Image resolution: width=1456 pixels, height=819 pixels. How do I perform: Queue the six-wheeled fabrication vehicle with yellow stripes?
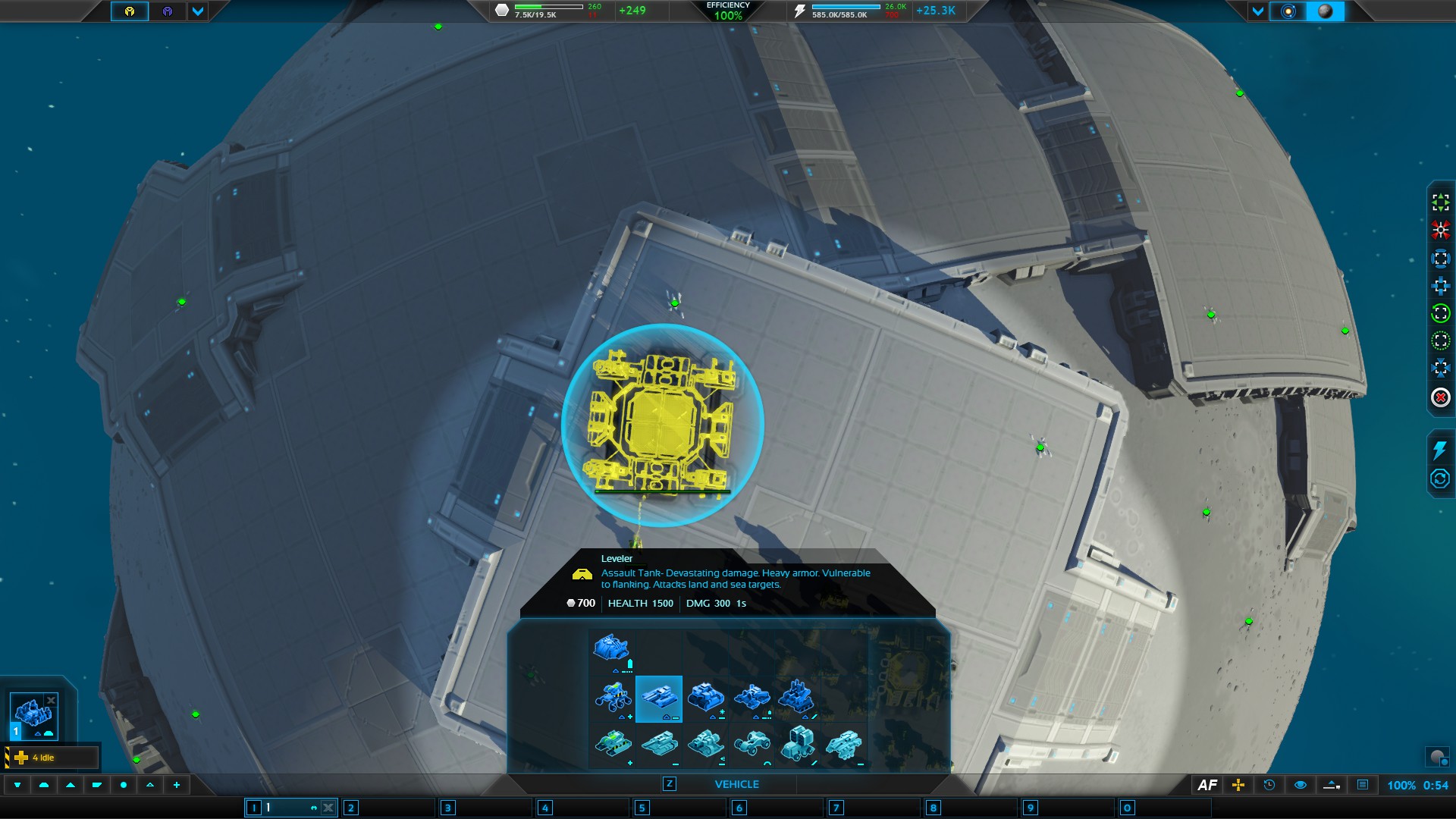613,696
